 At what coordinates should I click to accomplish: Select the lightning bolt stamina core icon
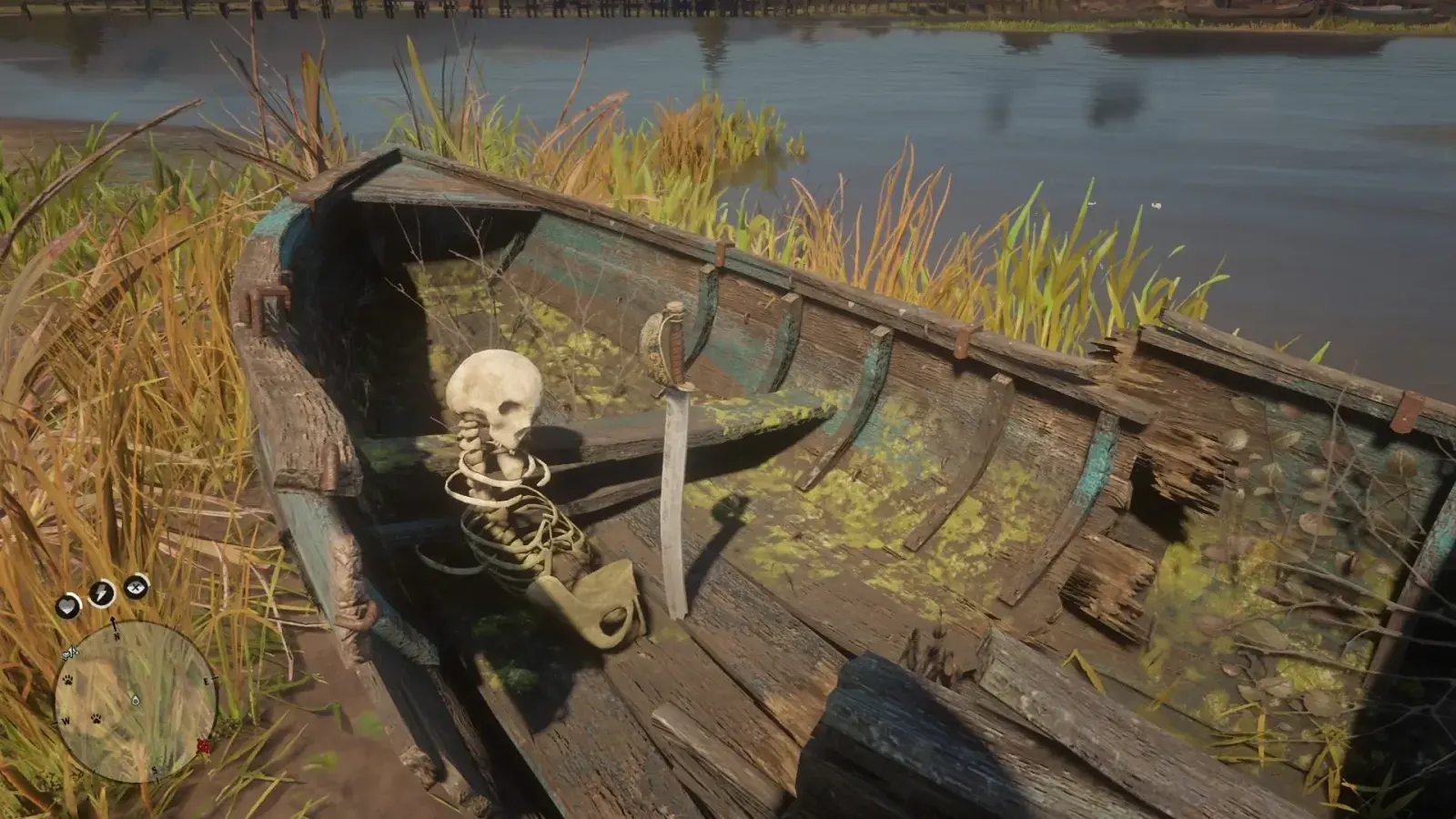[101, 593]
